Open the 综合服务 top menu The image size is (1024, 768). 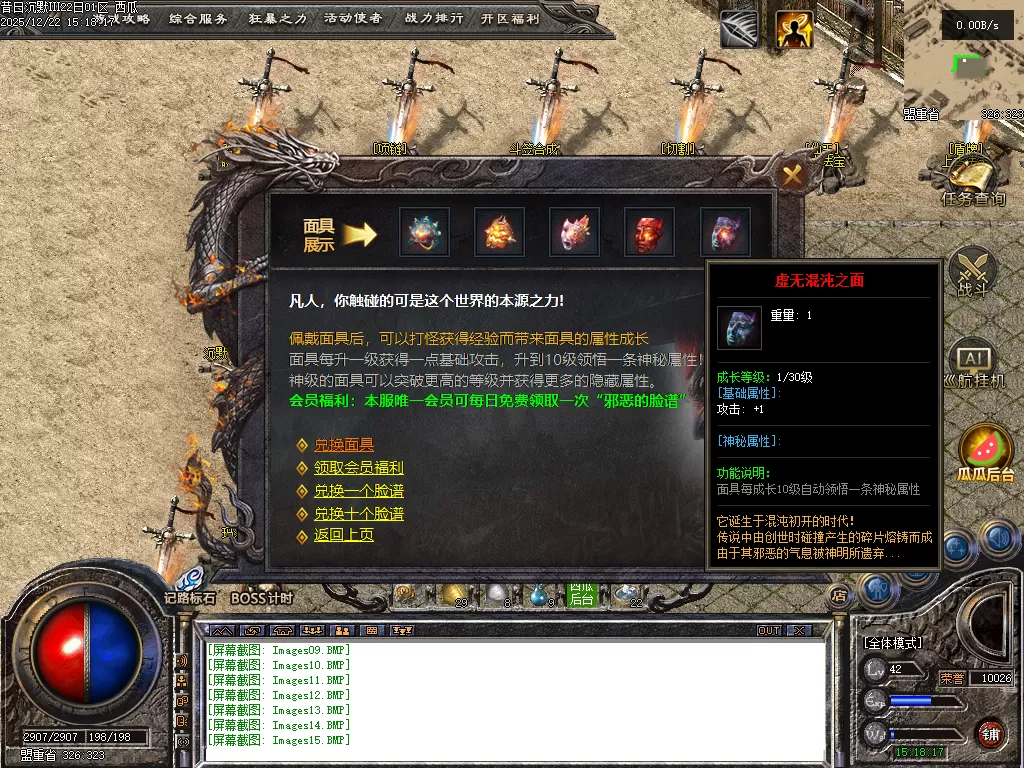click(x=198, y=19)
